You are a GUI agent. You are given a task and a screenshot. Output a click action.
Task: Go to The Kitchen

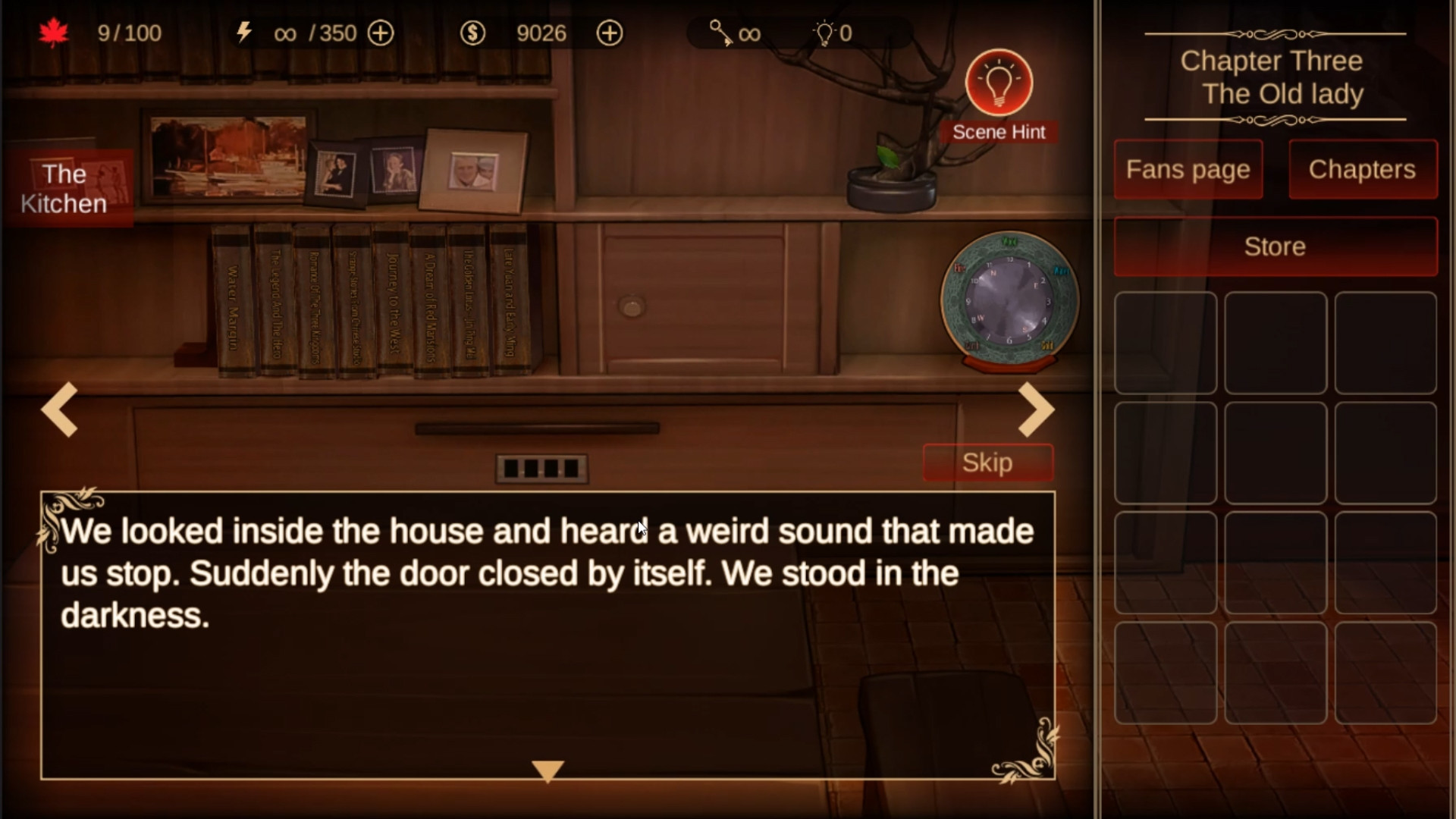click(x=65, y=189)
